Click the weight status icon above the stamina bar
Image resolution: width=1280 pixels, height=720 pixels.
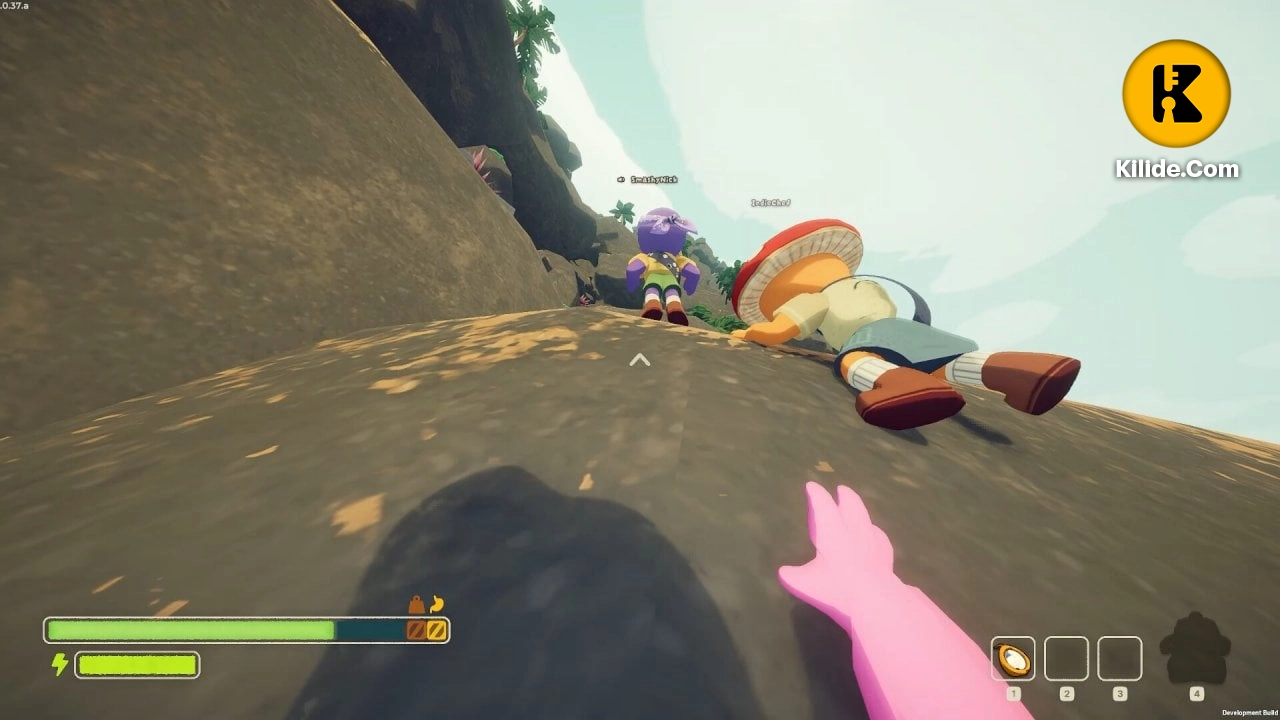(x=416, y=605)
